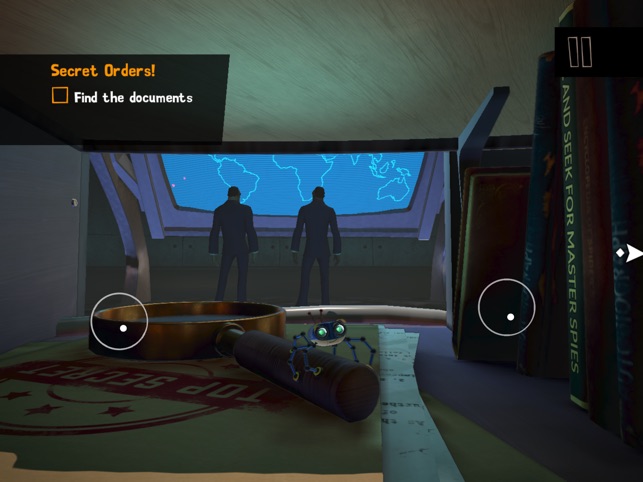The height and width of the screenshot is (482, 643).
Task: Pause the game with the pause button
Action: pyautogui.click(x=580, y=52)
